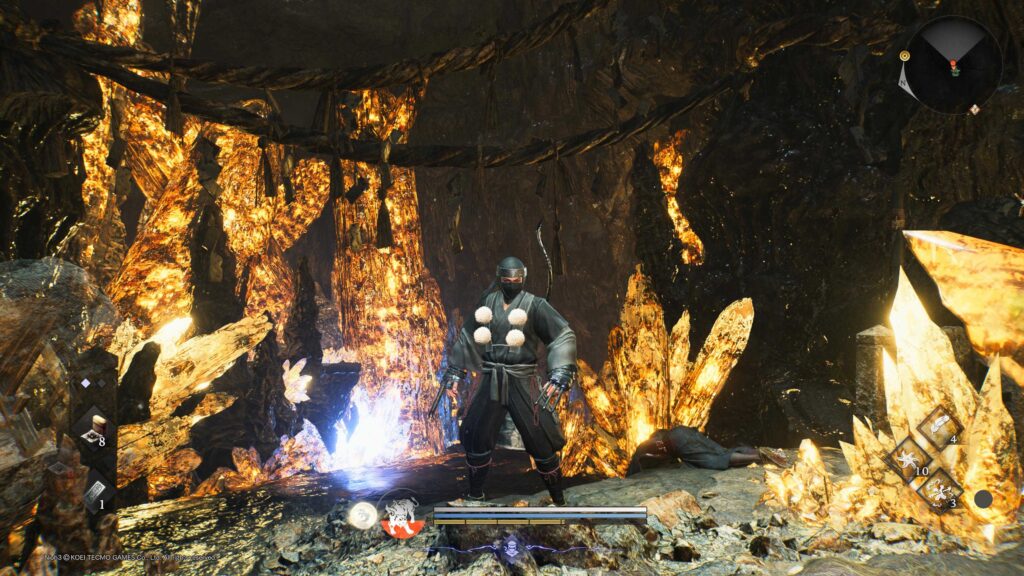Select the yellow objective marker on minimap edge

[904, 56]
